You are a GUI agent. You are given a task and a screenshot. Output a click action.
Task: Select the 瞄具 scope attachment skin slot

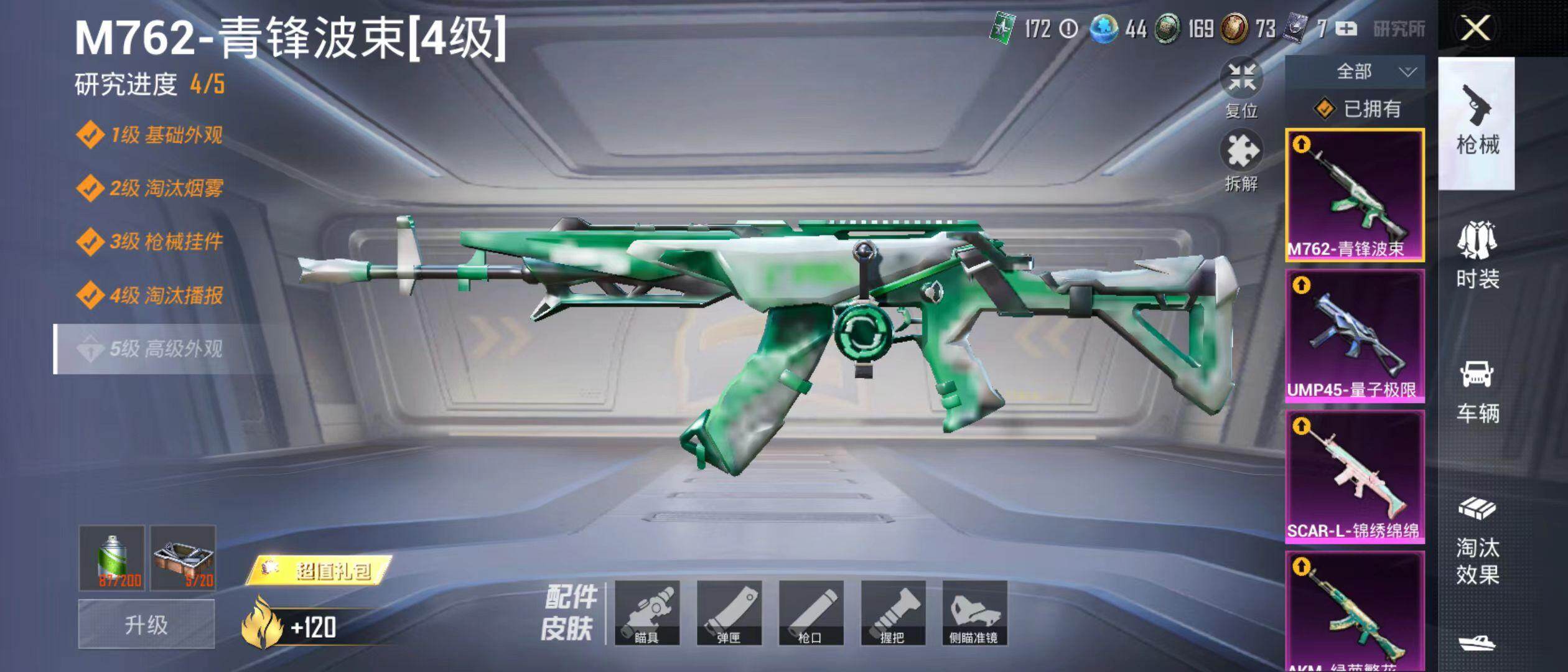point(646,613)
